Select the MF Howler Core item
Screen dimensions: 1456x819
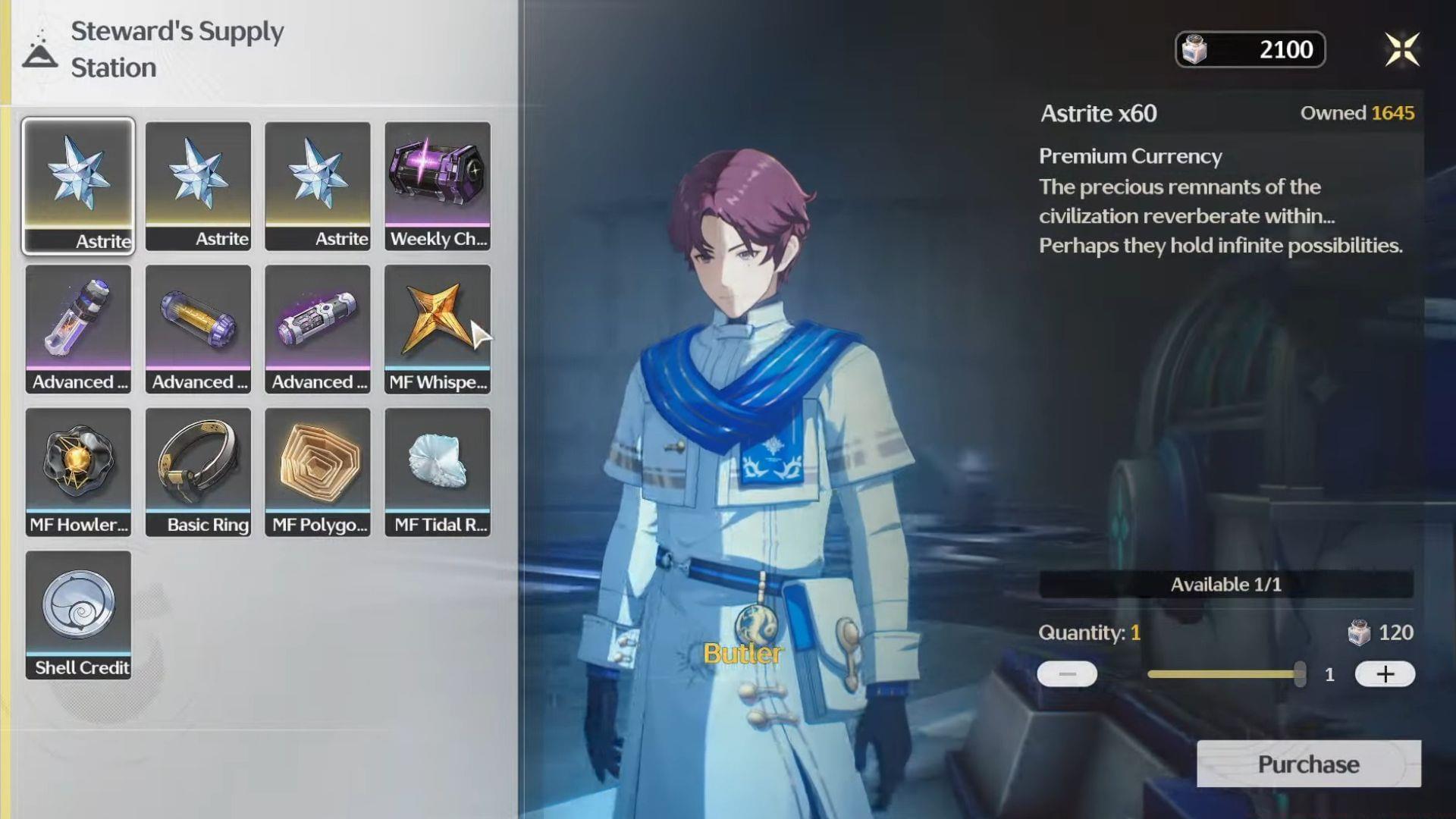pos(78,472)
